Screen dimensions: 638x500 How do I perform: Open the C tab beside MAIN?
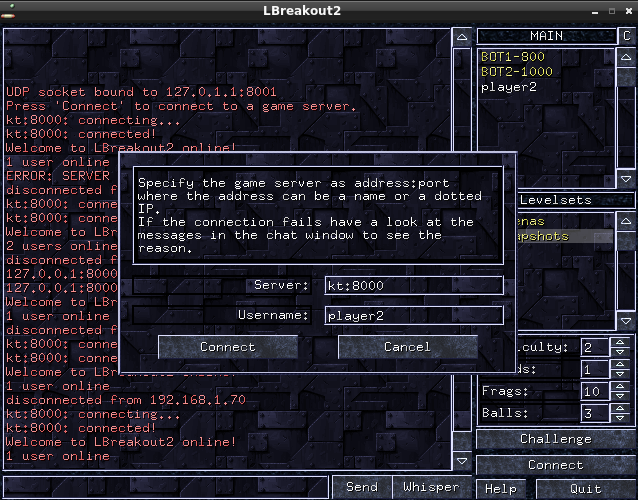tap(626, 36)
